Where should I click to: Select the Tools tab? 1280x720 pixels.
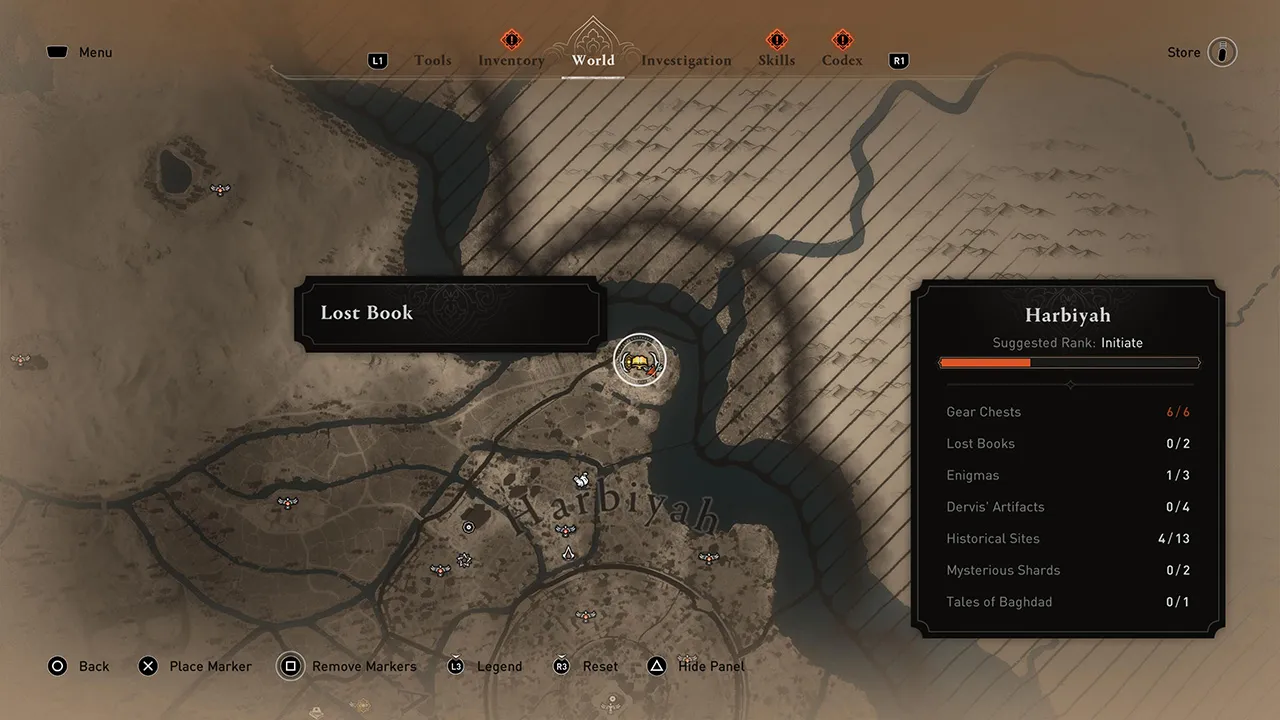[x=432, y=60]
